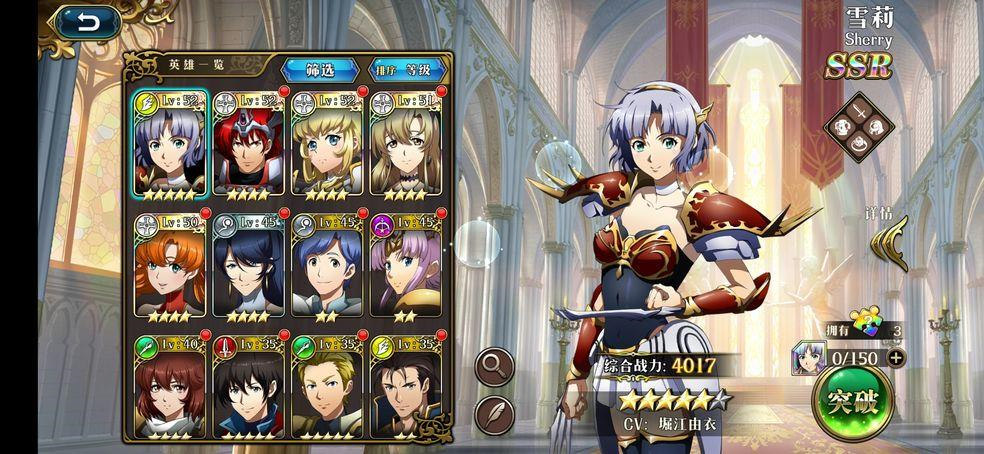
Task: Choose the Lv 40 red-brown-haired hero portrait
Action: pyautogui.click(x=170, y=387)
